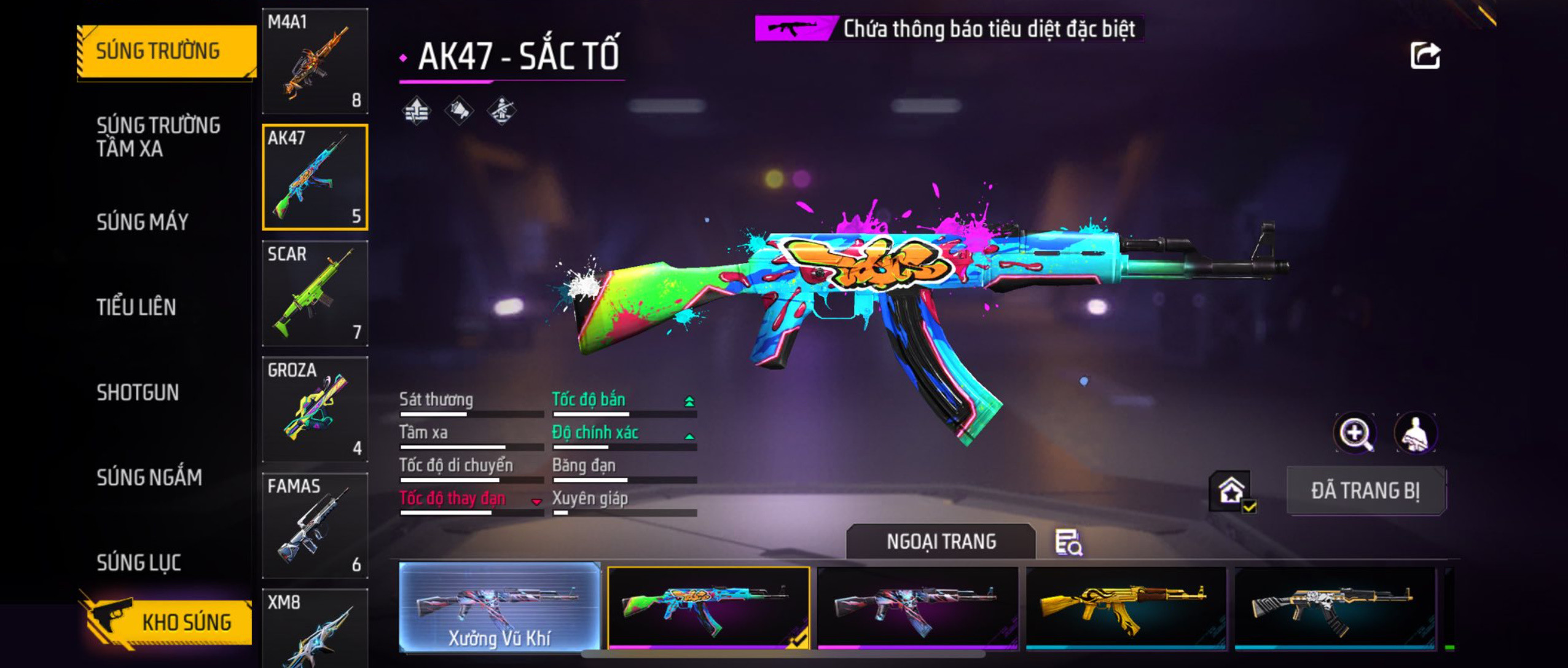Image resolution: width=1568 pixels, height=668 pixels.
Task: Pick the GROZA weapon tile
Action: pos(315,409)
